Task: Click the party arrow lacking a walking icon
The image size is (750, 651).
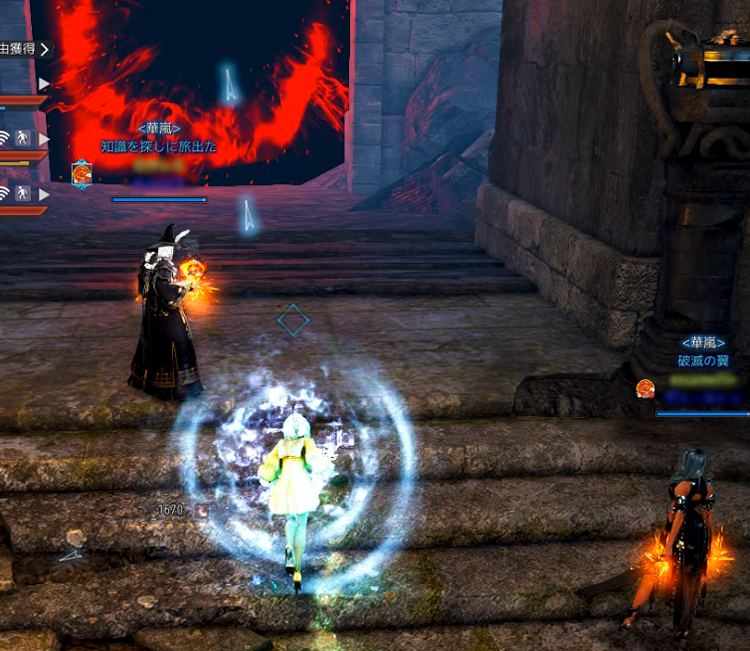Action: click(x=43, y=84)
